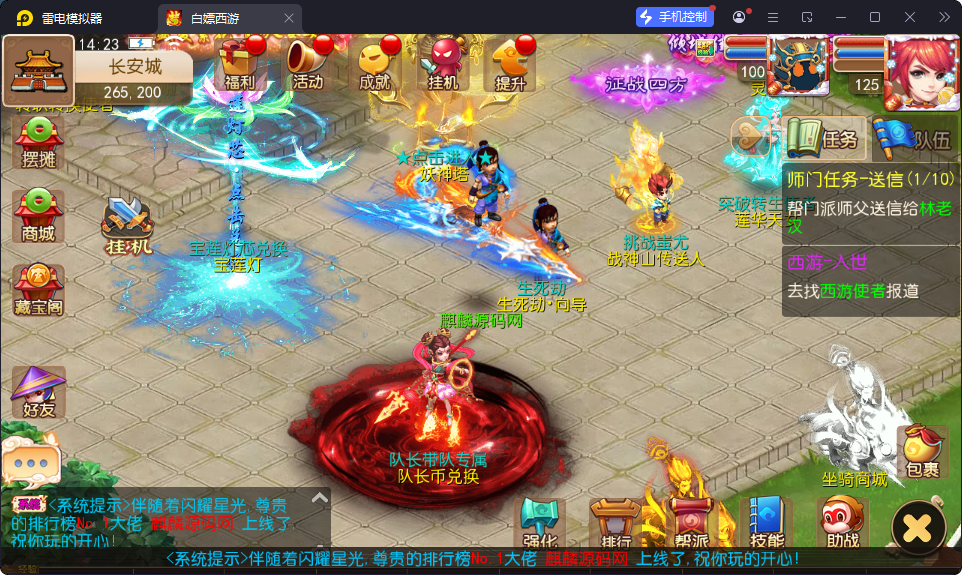This screenshot has width=962, height=575.
Task: Open the 成就 achievements icon
Action: [x=375, y=66]
